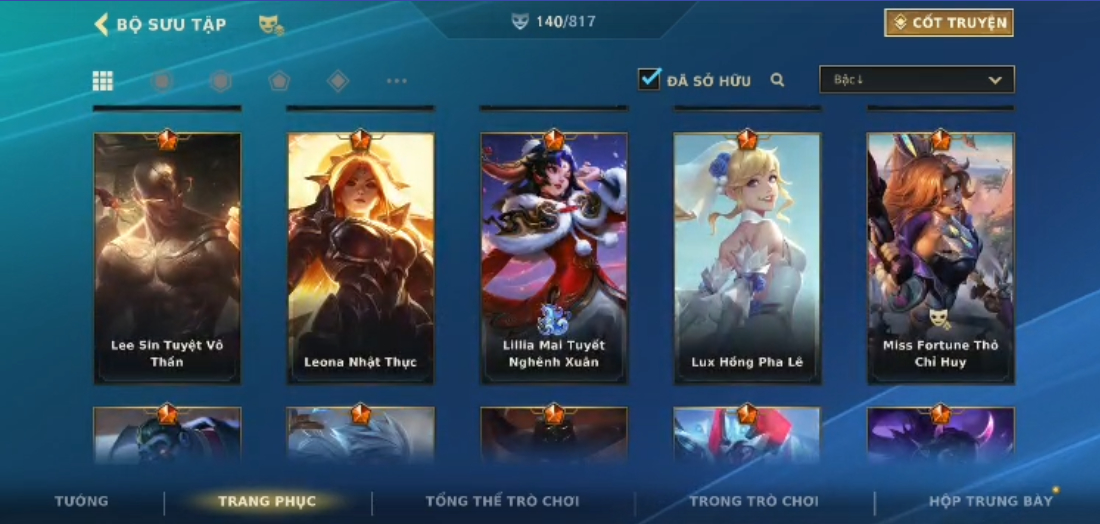The height and width of the screenshot is (524, 1100).
Task: Choose the Leona Nhật Thực skin card
Action: (360, 258)
